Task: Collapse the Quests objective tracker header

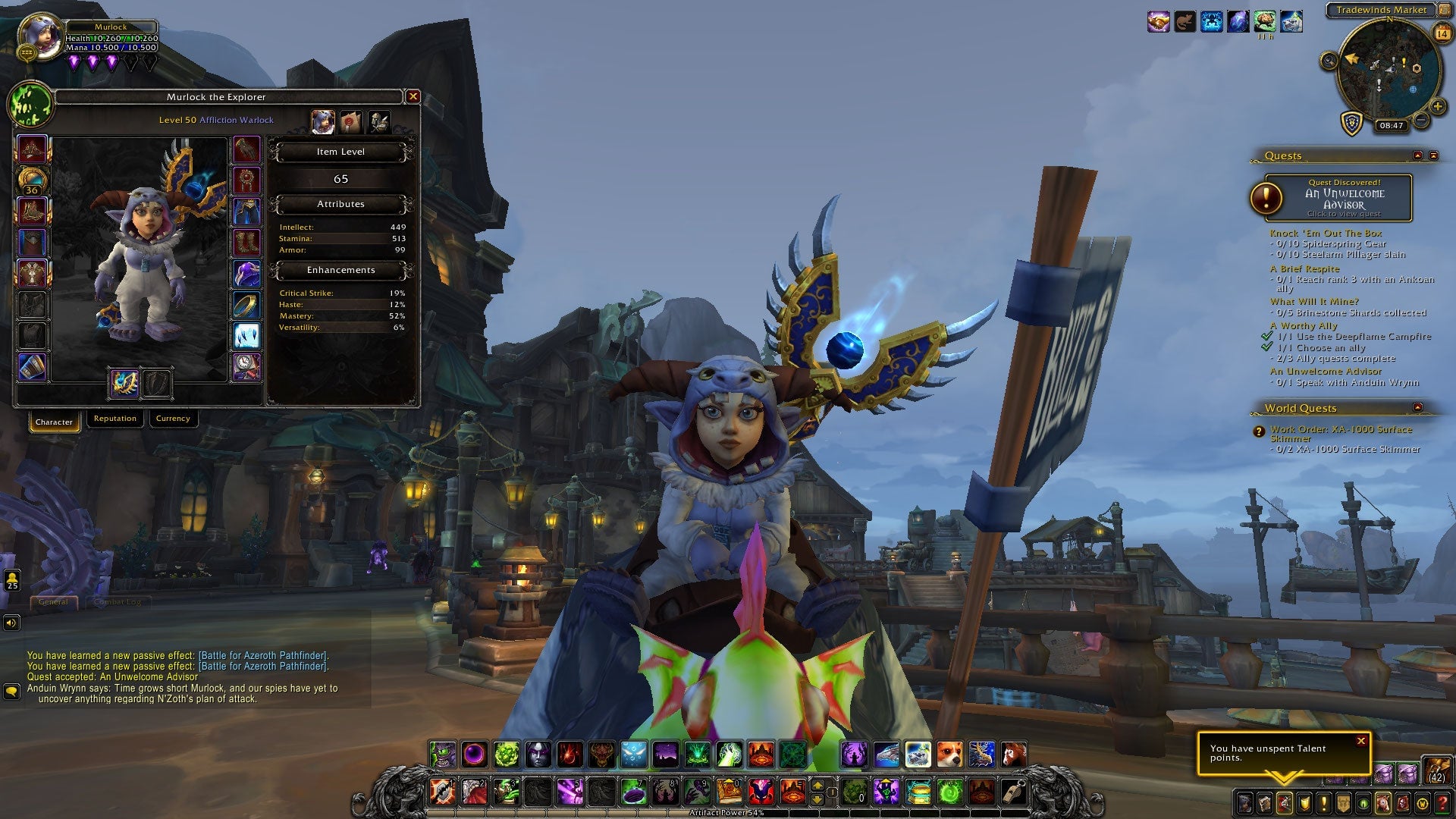Action: click(x=1417, y=155)
